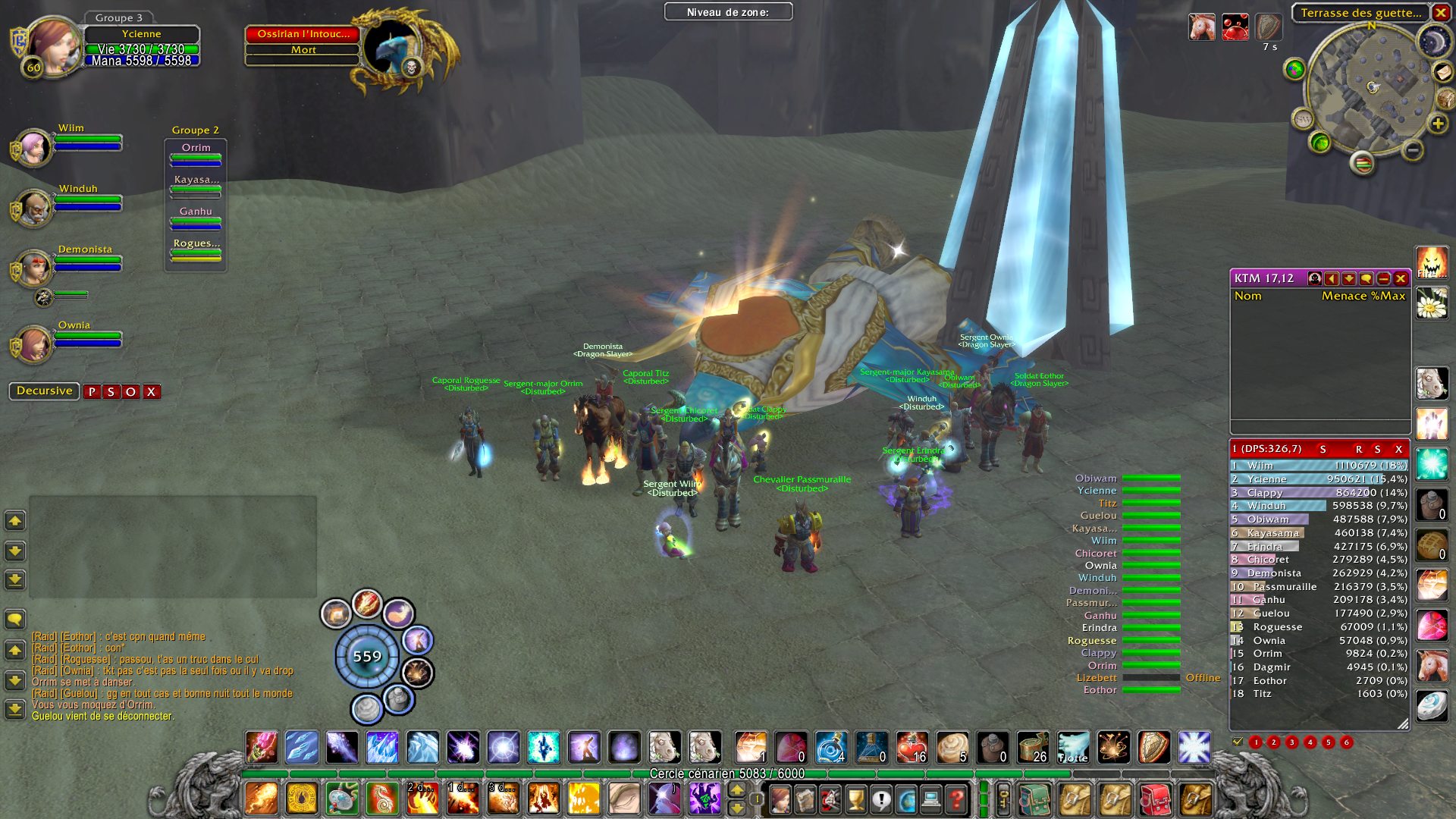The image size is (1456, 819).
Task: Click the KTM speech bubble announce button
Action: click(x=1366, y=279)
